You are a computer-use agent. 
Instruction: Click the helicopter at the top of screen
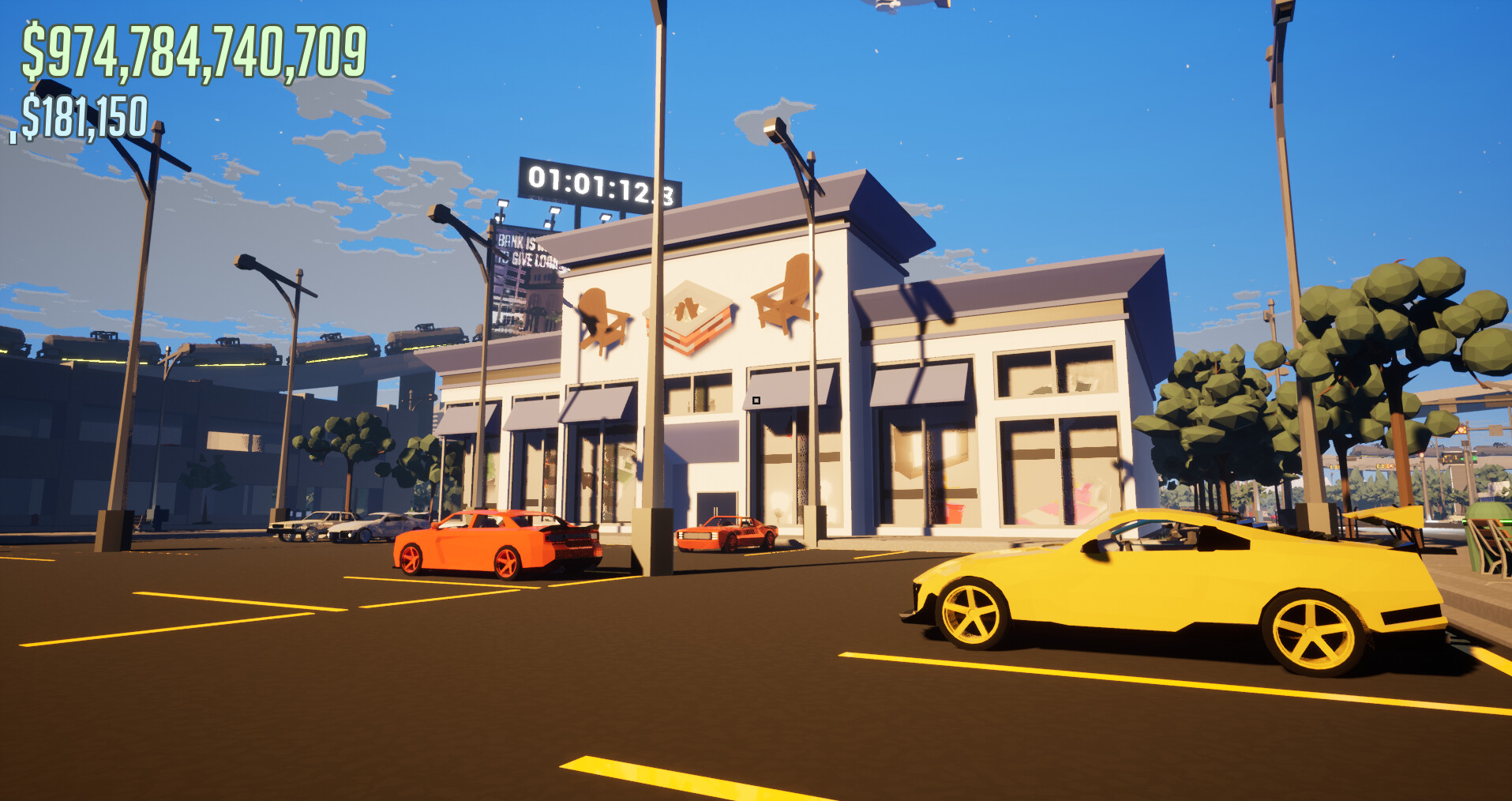(892, 6)
